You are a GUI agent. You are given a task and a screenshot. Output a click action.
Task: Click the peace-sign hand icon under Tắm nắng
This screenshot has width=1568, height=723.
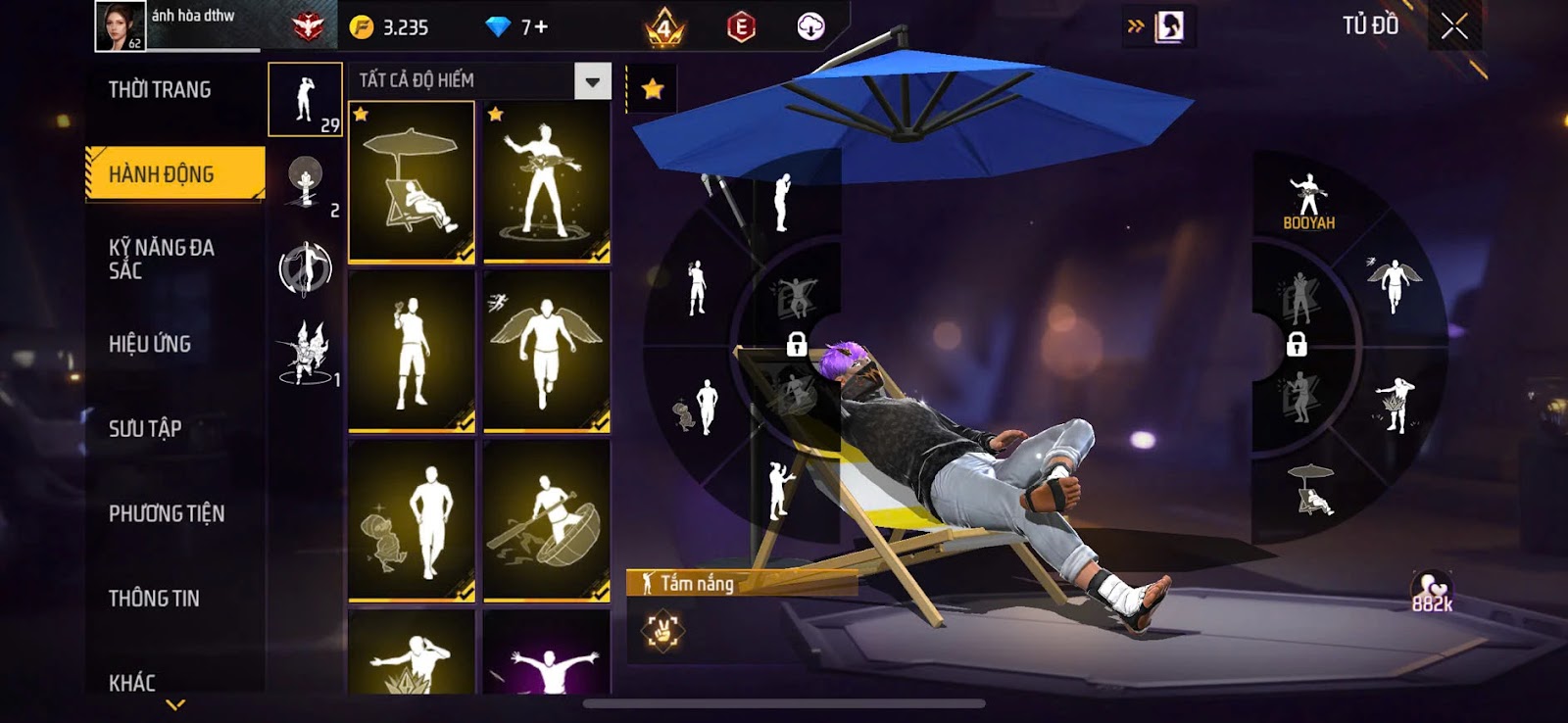[662, 631]
